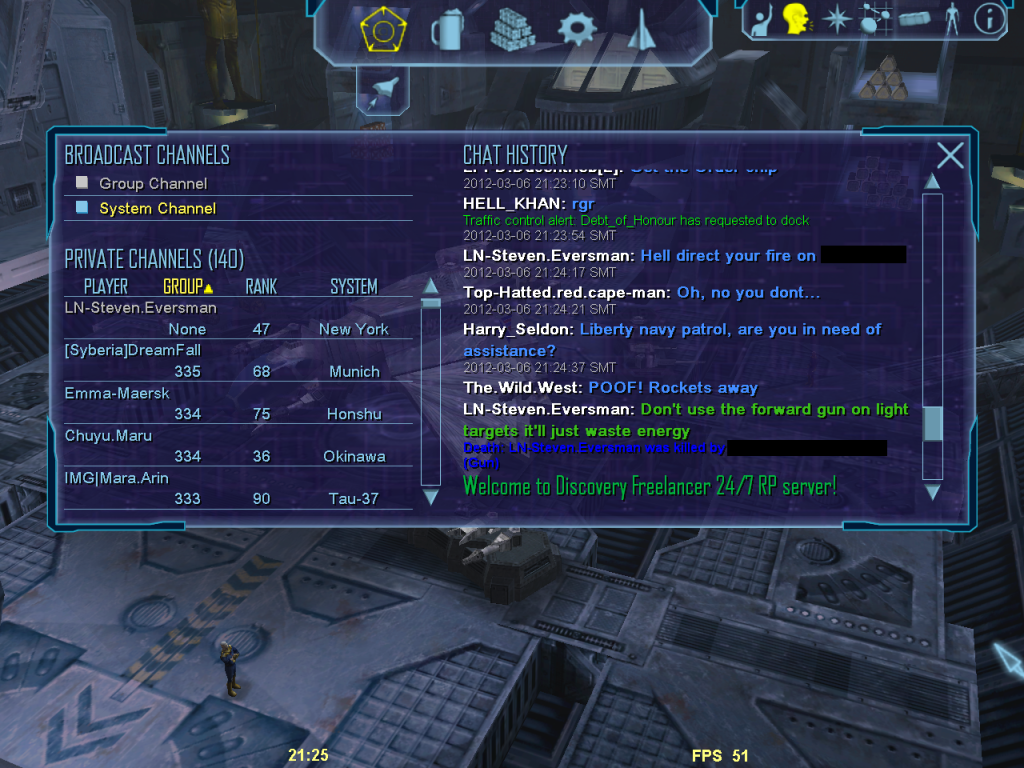The image size is (1024, 768).
Task: Pick the Emma-Maersk player row
Action: (117, 393)
